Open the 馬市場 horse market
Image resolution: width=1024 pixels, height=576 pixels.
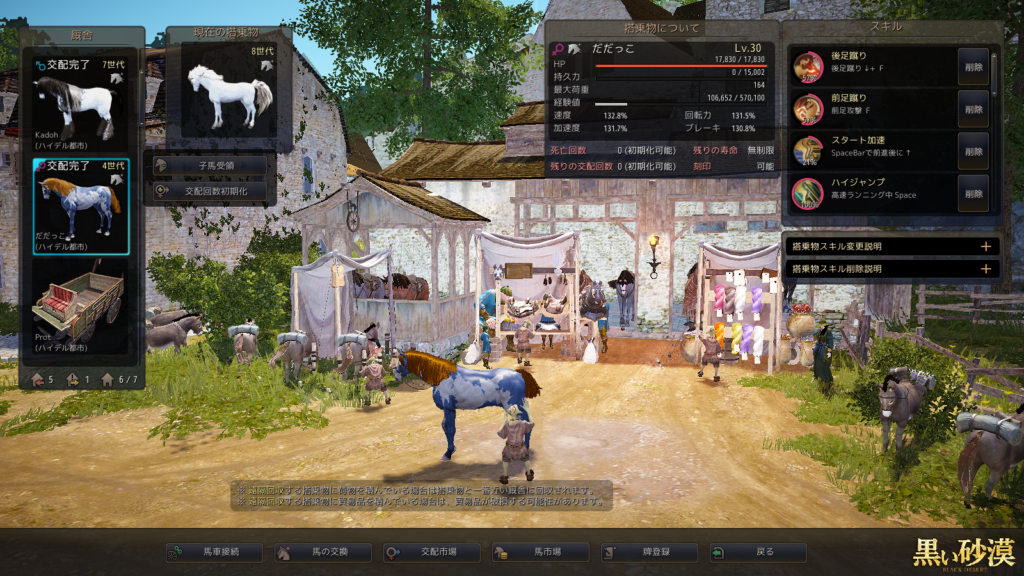541,552
